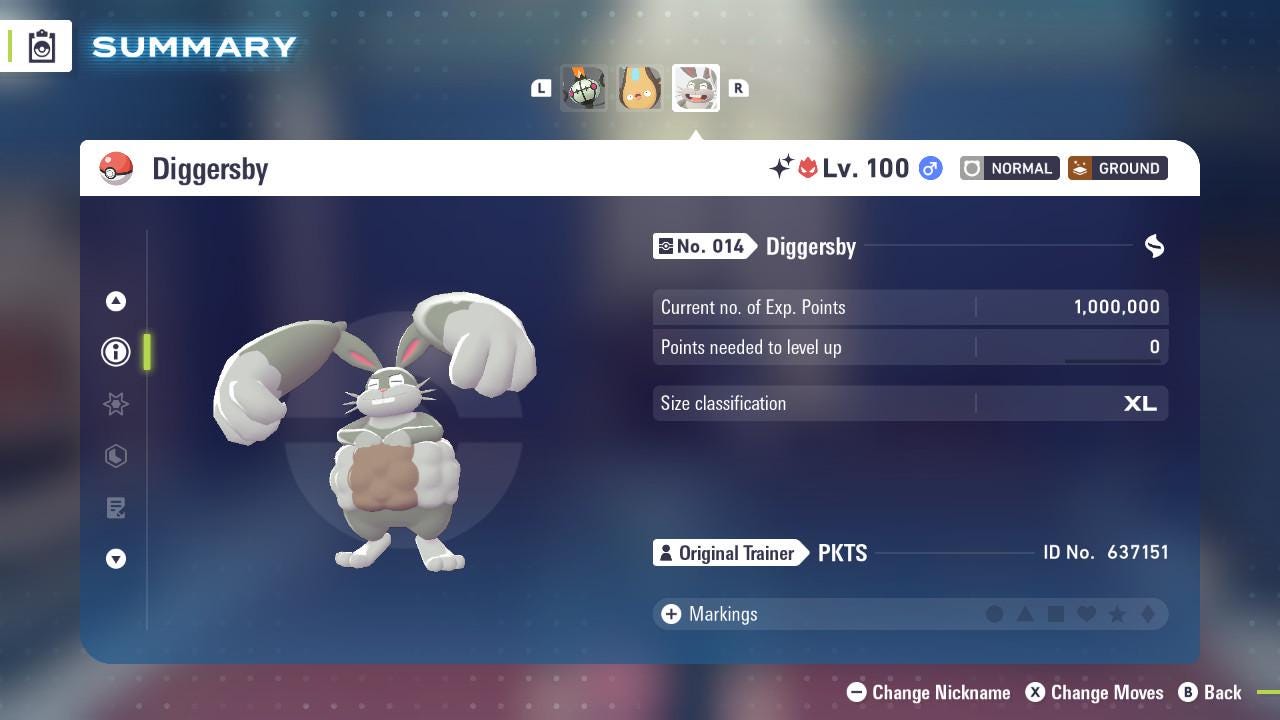The width and height of the screenshot is (1280, 720).
Task: Click the Original Trainer person icon
Action: click(x=668, y=552)
